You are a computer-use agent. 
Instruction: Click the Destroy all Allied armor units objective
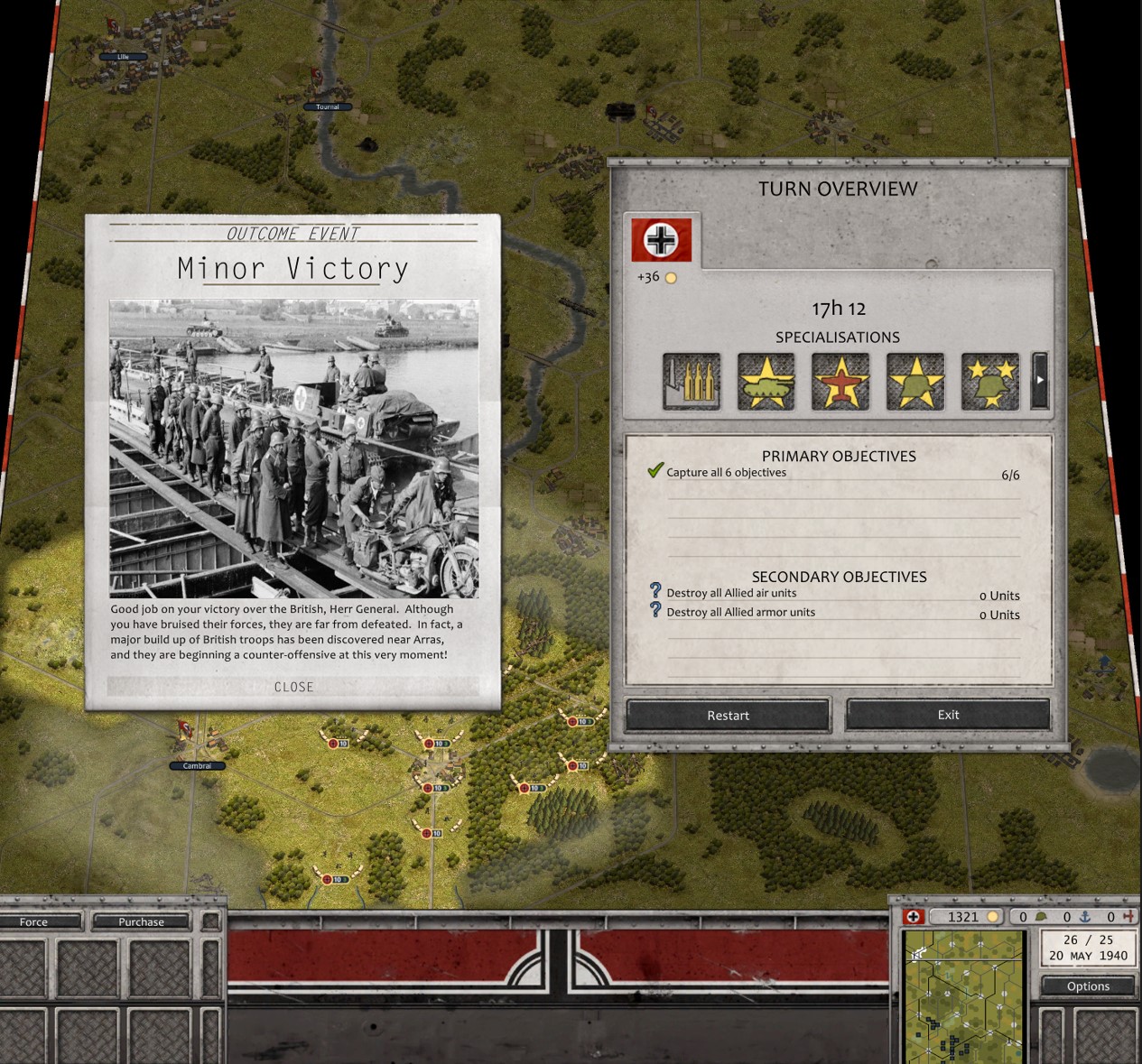click(x=740, y=612)
